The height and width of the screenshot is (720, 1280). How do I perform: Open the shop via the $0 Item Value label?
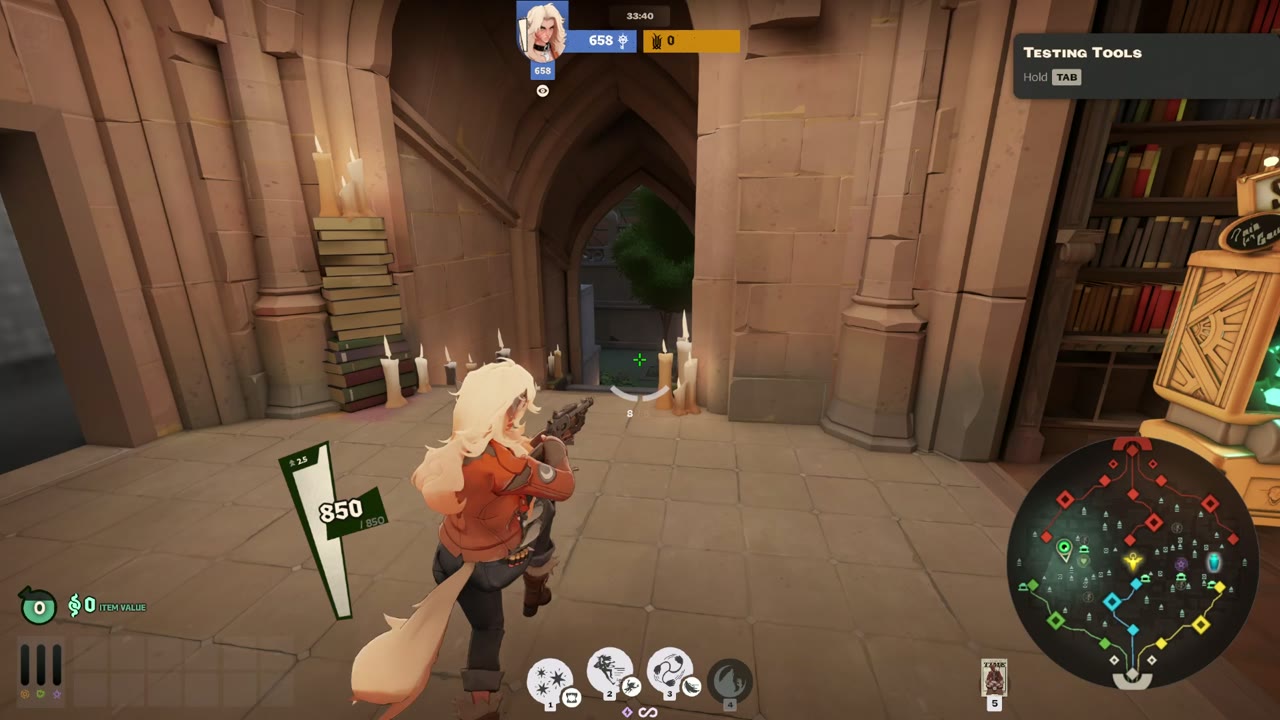[x=106, y=606]
